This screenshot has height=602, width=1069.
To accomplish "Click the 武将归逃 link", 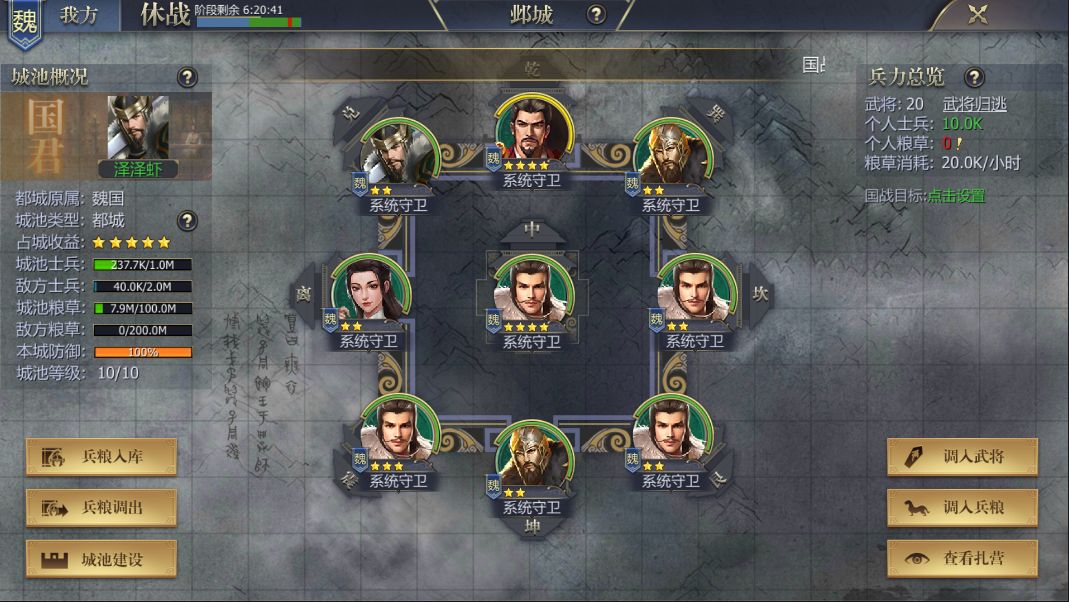I will click(x=974, y=104).
